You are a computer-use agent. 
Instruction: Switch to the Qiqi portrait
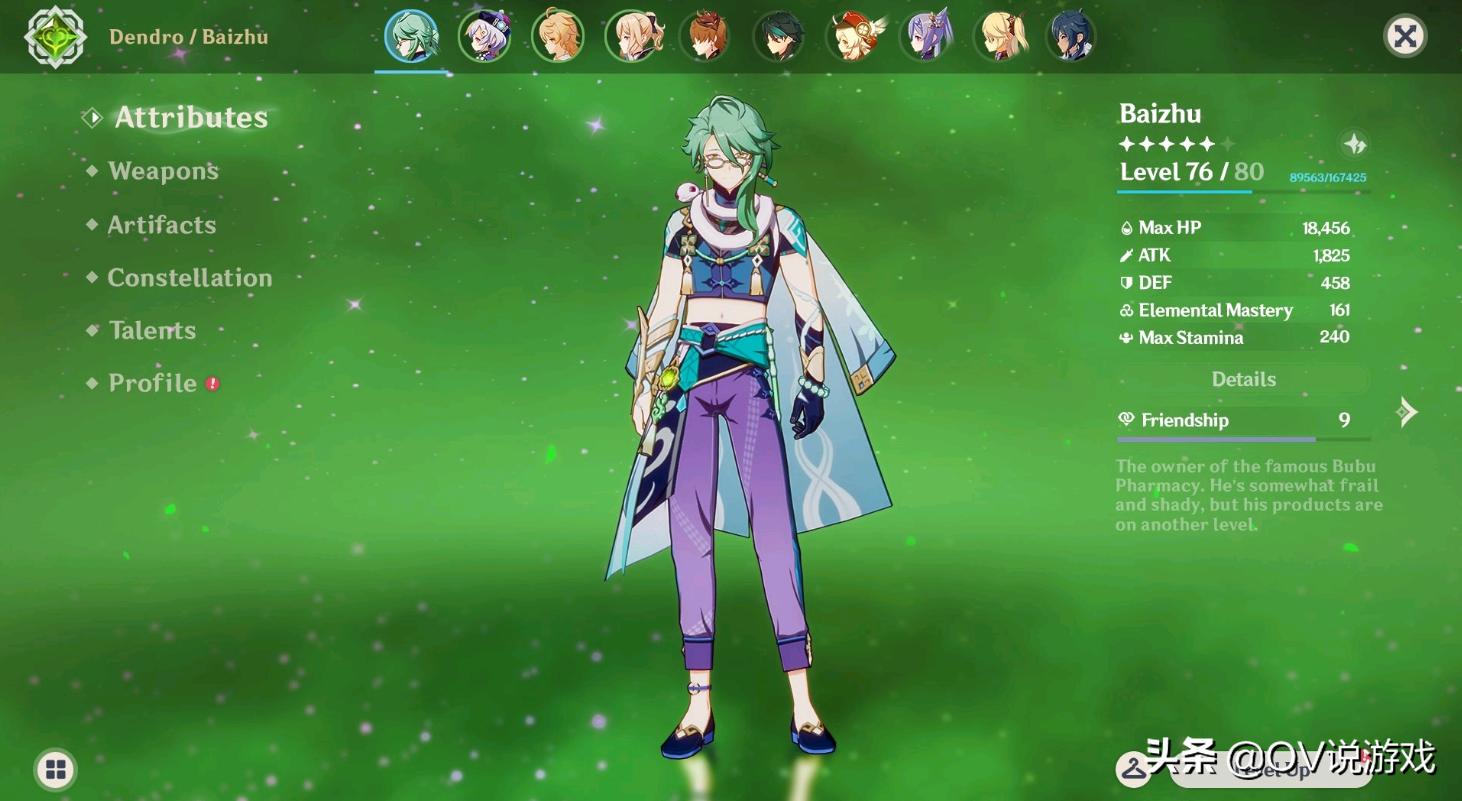coord(485,37)
